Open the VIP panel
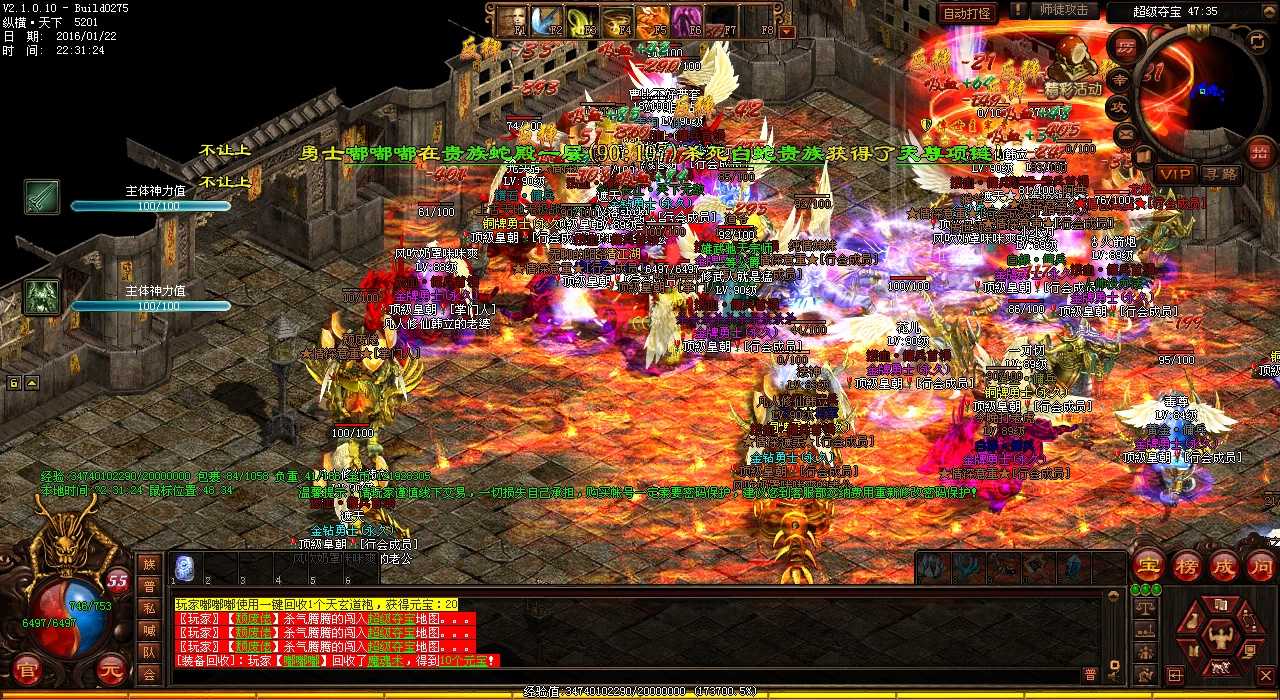The width and height of the screenshot is (1280, 700). coord(1174,174)
